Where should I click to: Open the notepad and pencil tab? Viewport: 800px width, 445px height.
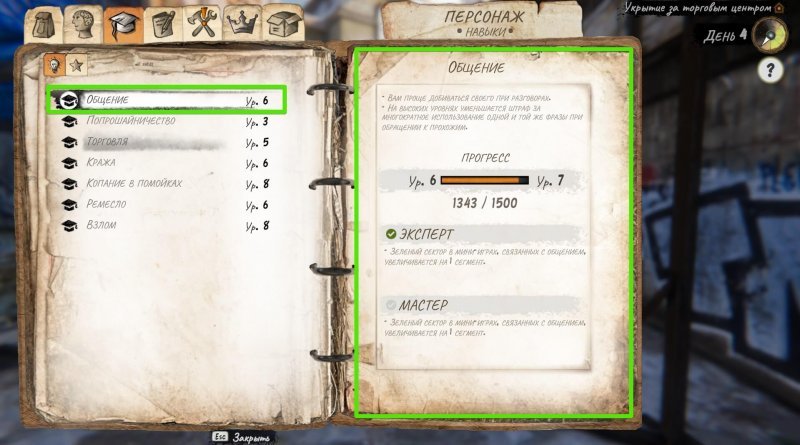tap(164, 22)
